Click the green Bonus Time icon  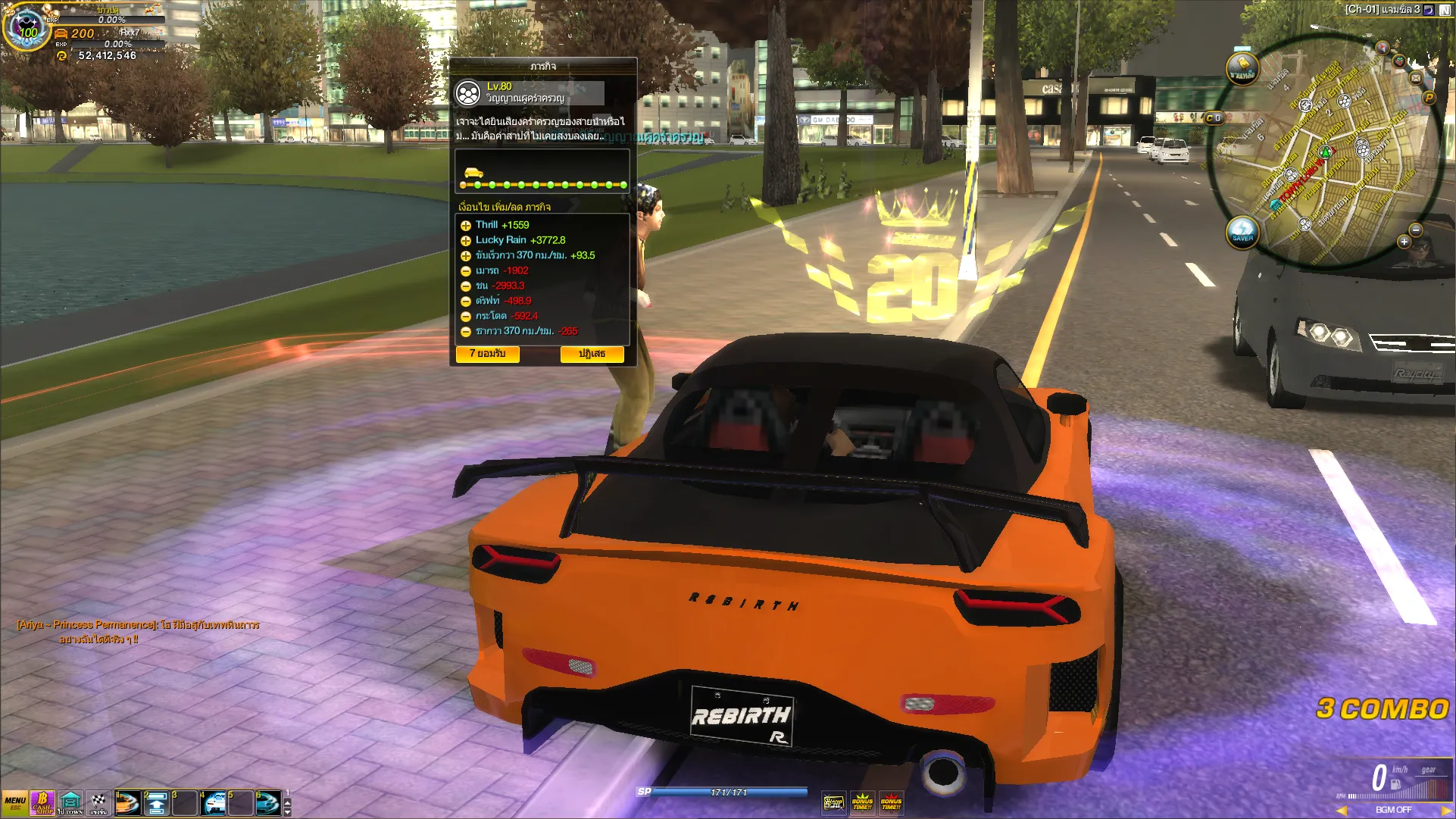pyautogui.click(x=862, y=802)
